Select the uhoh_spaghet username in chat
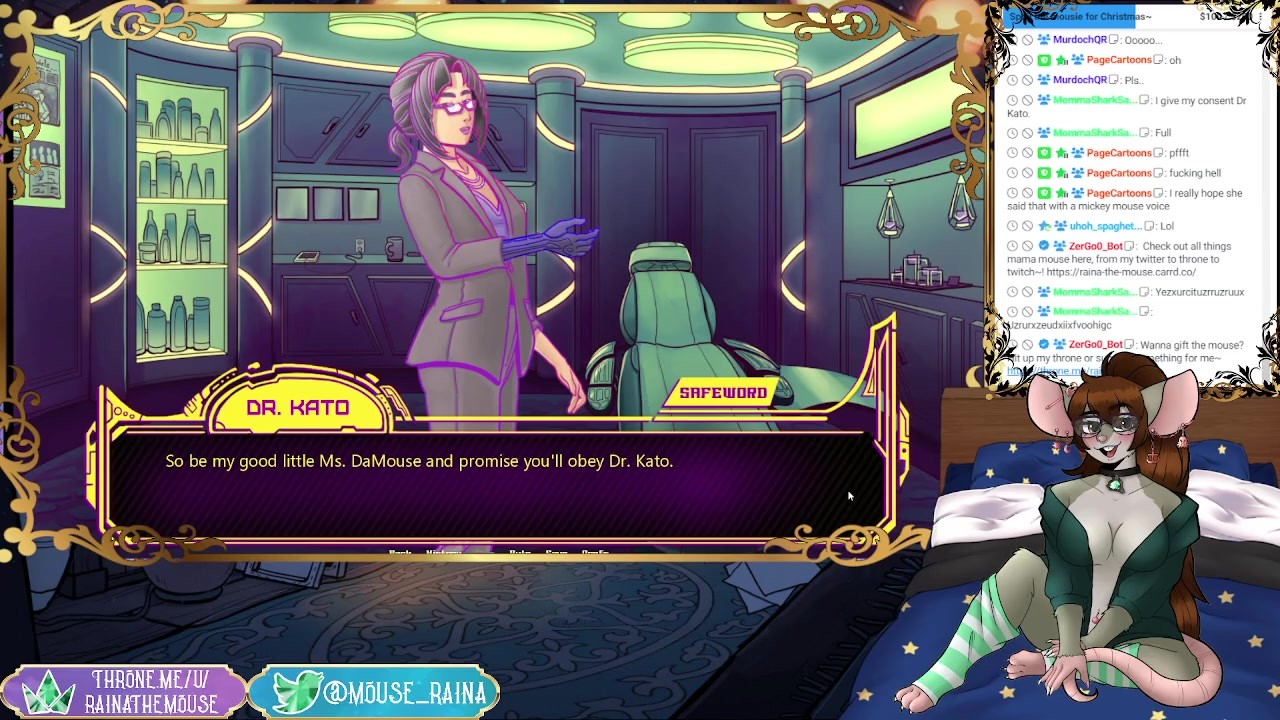The image size is (1280, 720). (1105, 226)
